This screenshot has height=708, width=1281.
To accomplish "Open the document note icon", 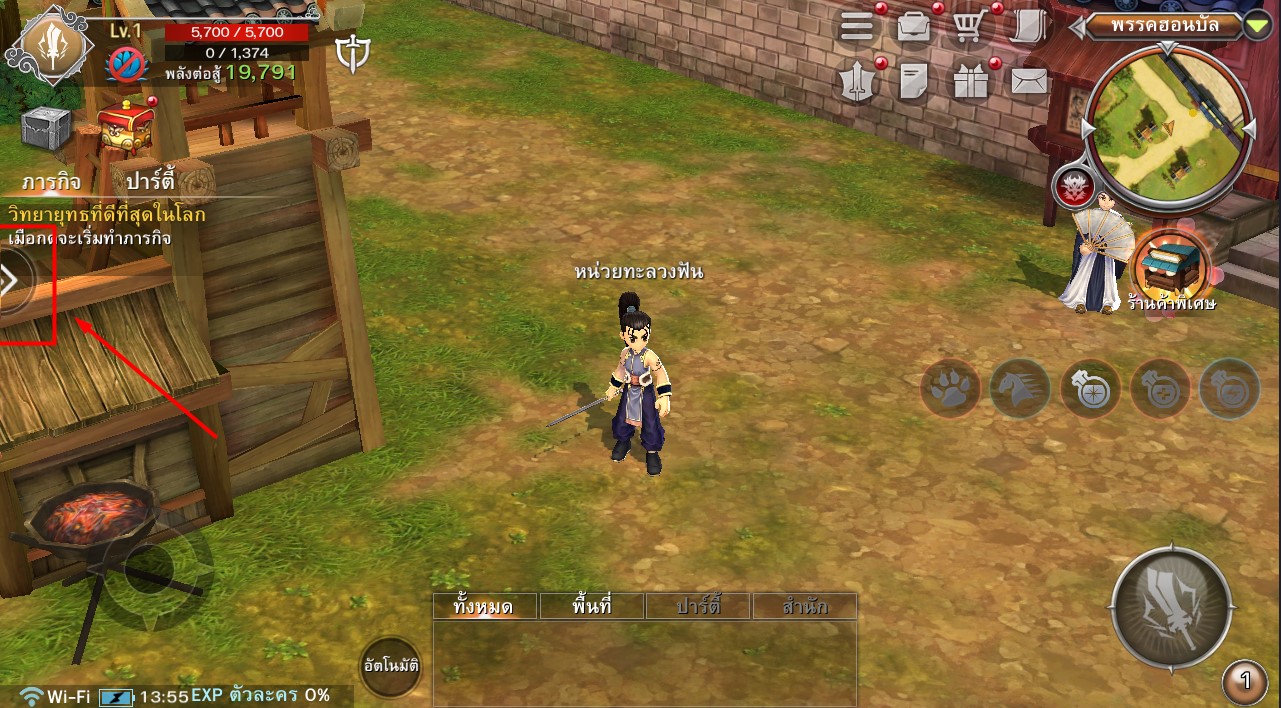I will (x=913, y=82).
